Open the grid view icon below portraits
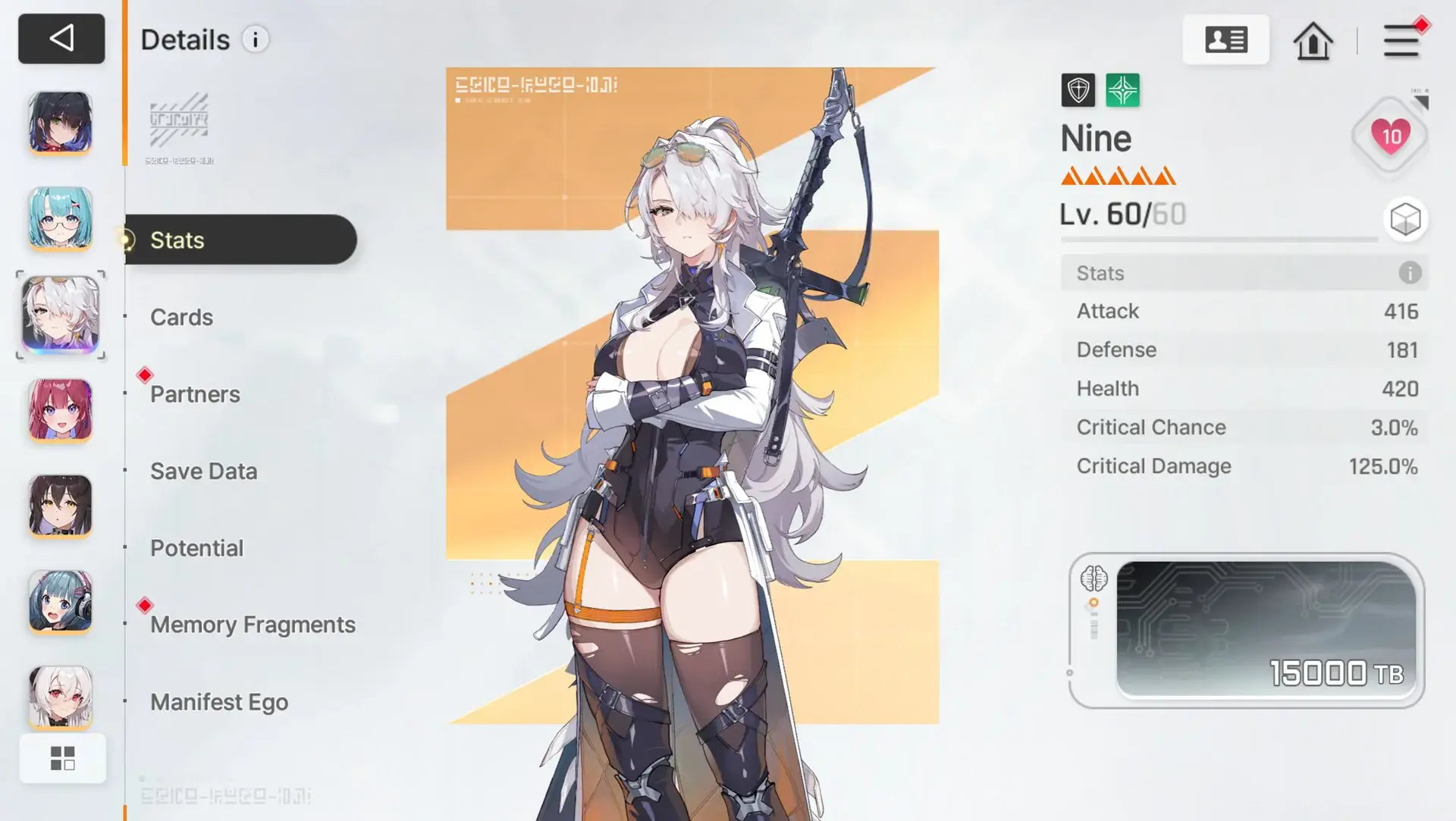Screen dimensions: 1456x821 64,758
